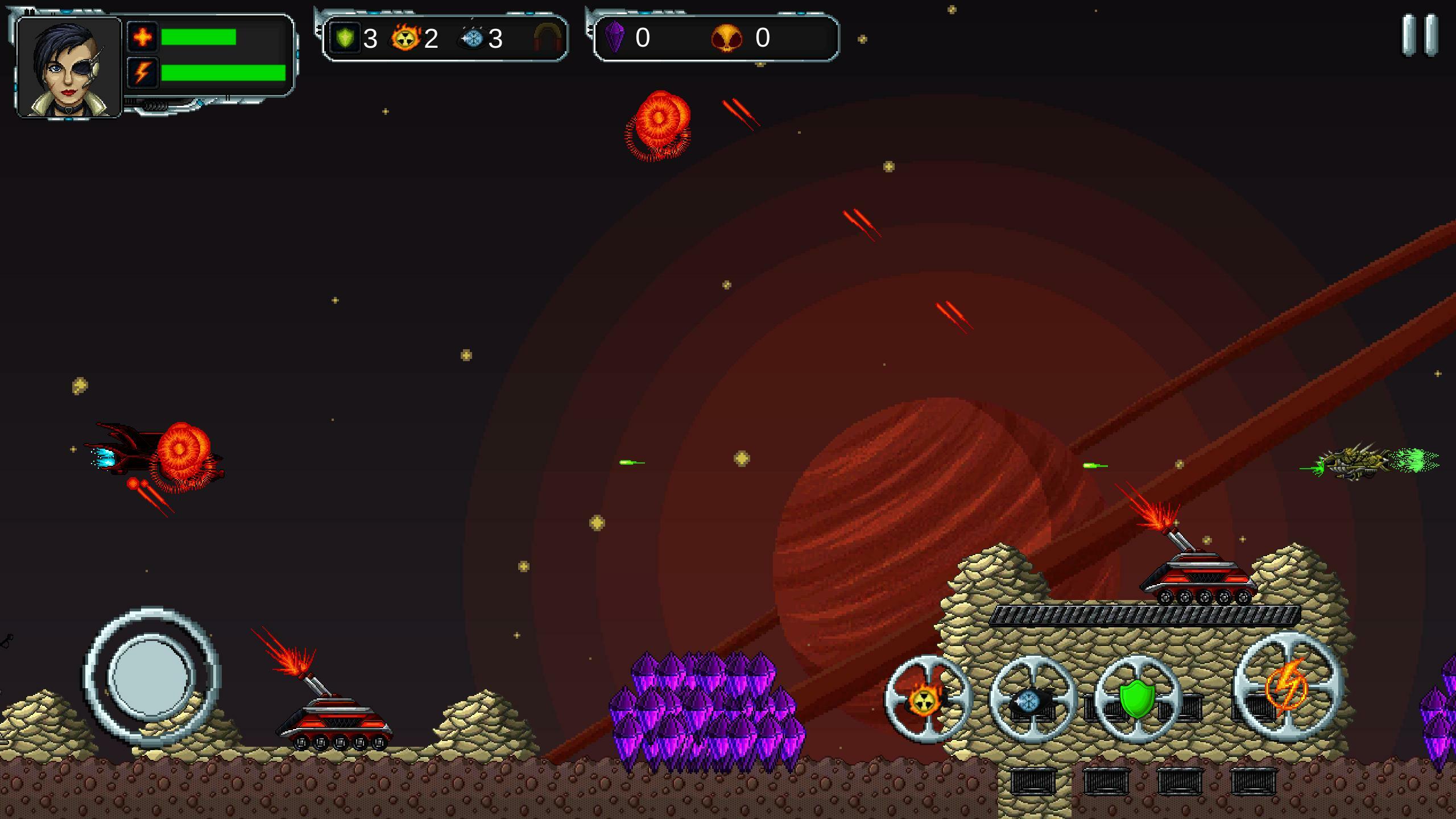Click the pilot portrait

[x=69, y=67]
